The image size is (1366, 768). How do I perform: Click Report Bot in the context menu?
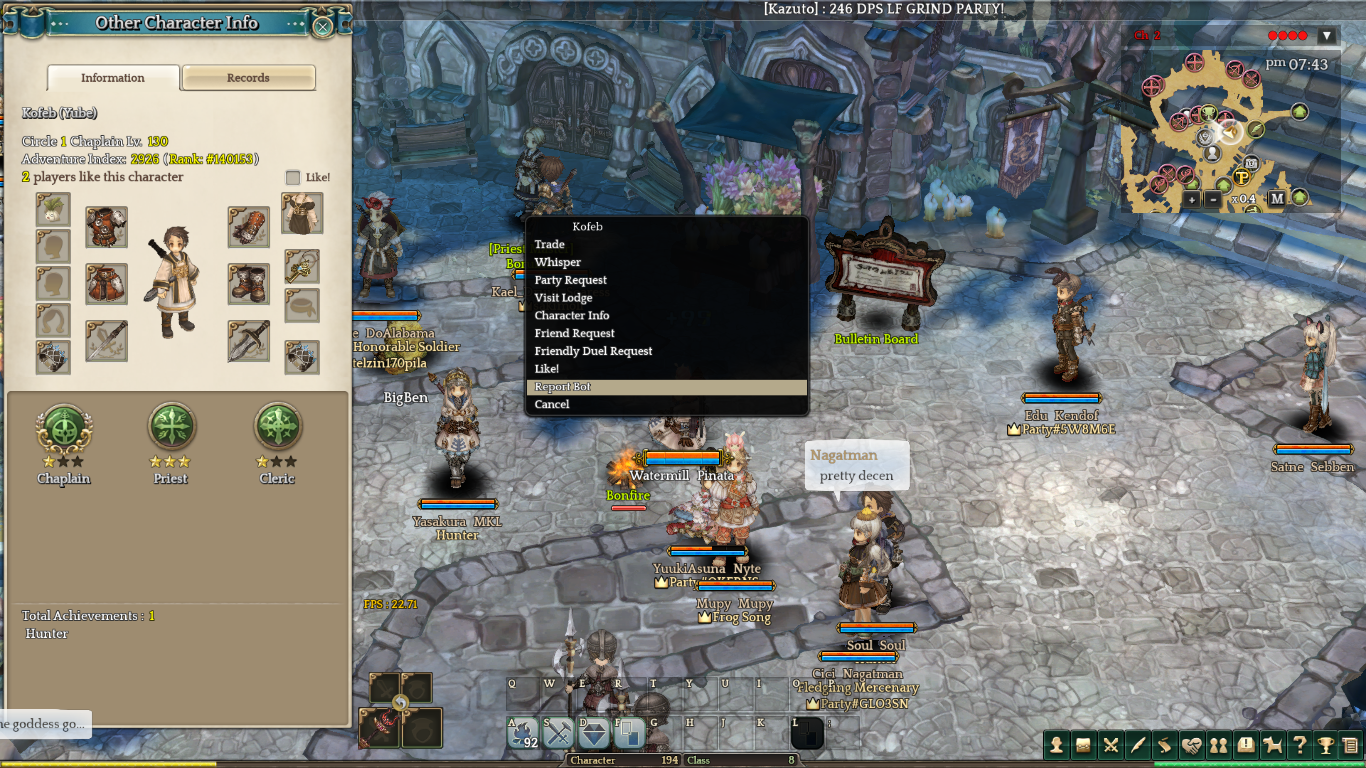(x=563, y=387)
